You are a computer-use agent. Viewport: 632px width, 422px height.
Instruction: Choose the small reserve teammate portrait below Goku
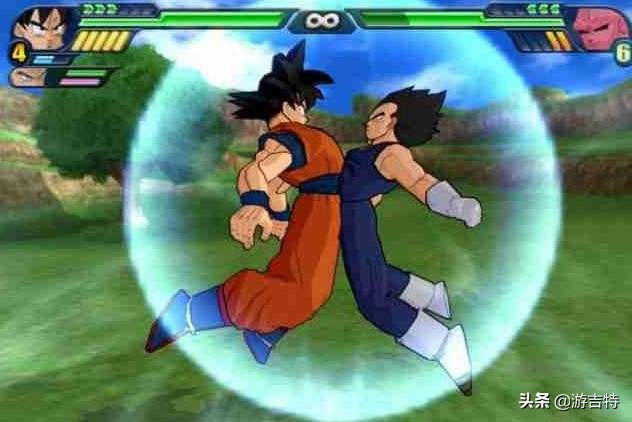pyautogui.click(x=22, y=77)
